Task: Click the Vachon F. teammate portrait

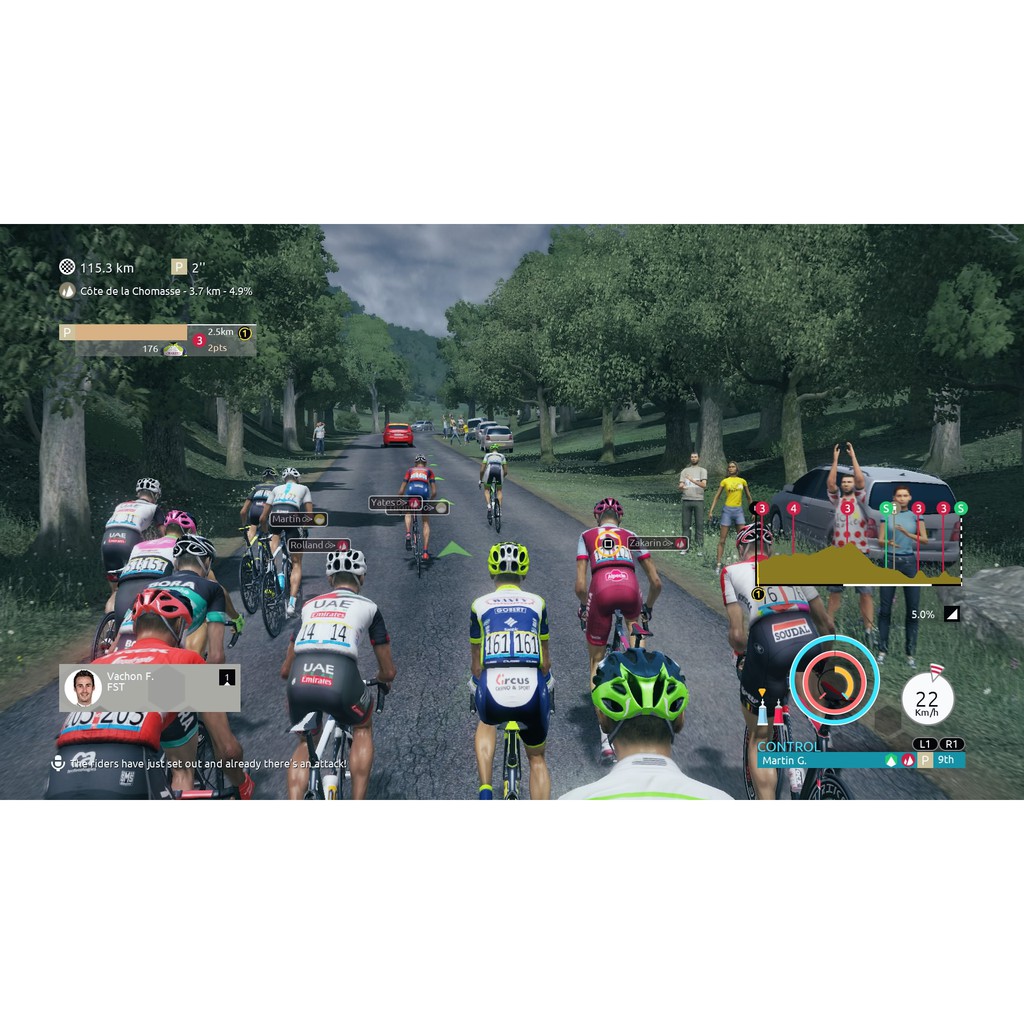Action: tap(83, 687)
